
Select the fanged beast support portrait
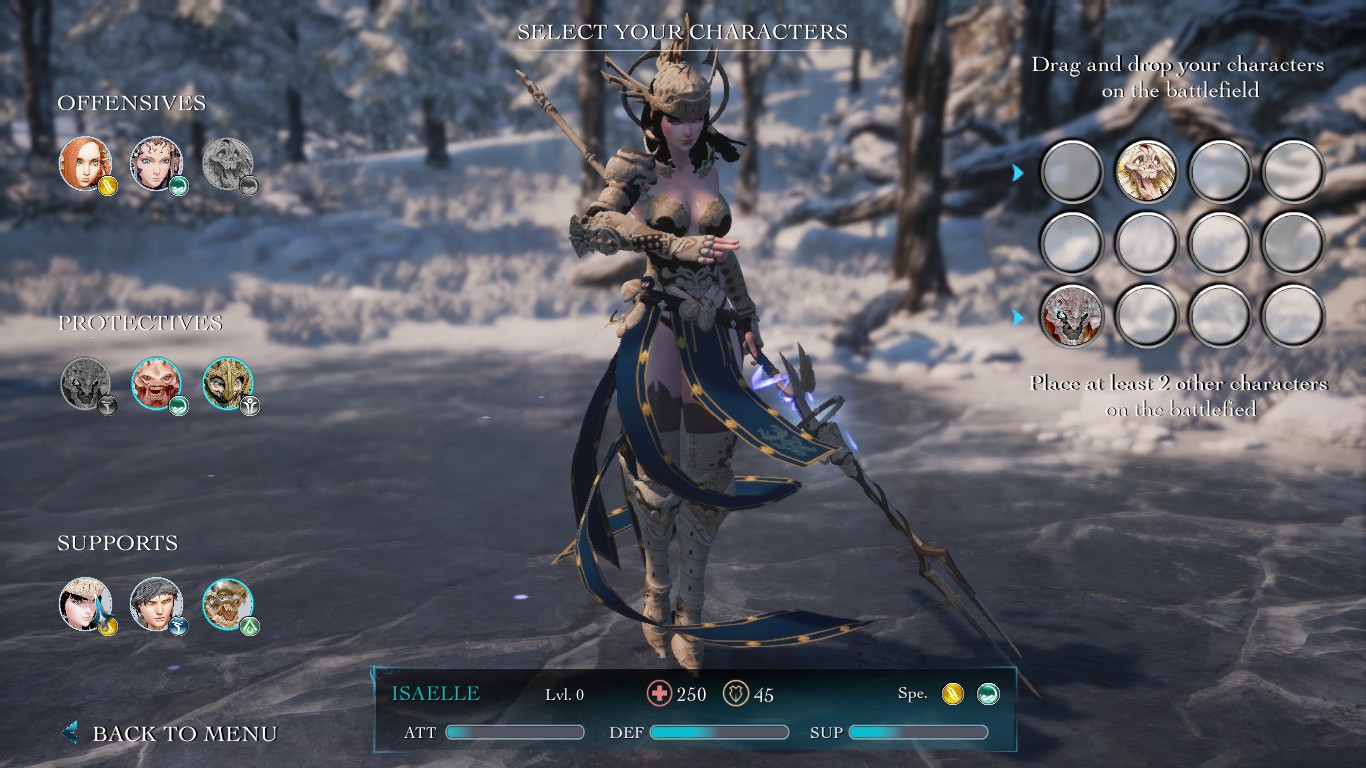[x=228, y=603]
